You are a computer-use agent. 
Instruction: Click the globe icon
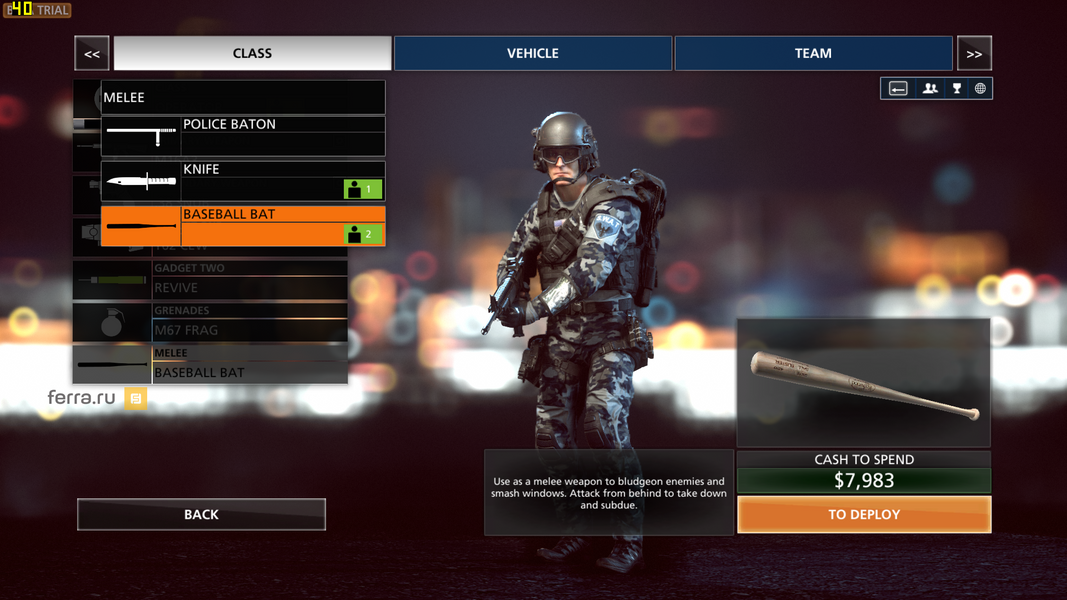(x=980, y=89)
